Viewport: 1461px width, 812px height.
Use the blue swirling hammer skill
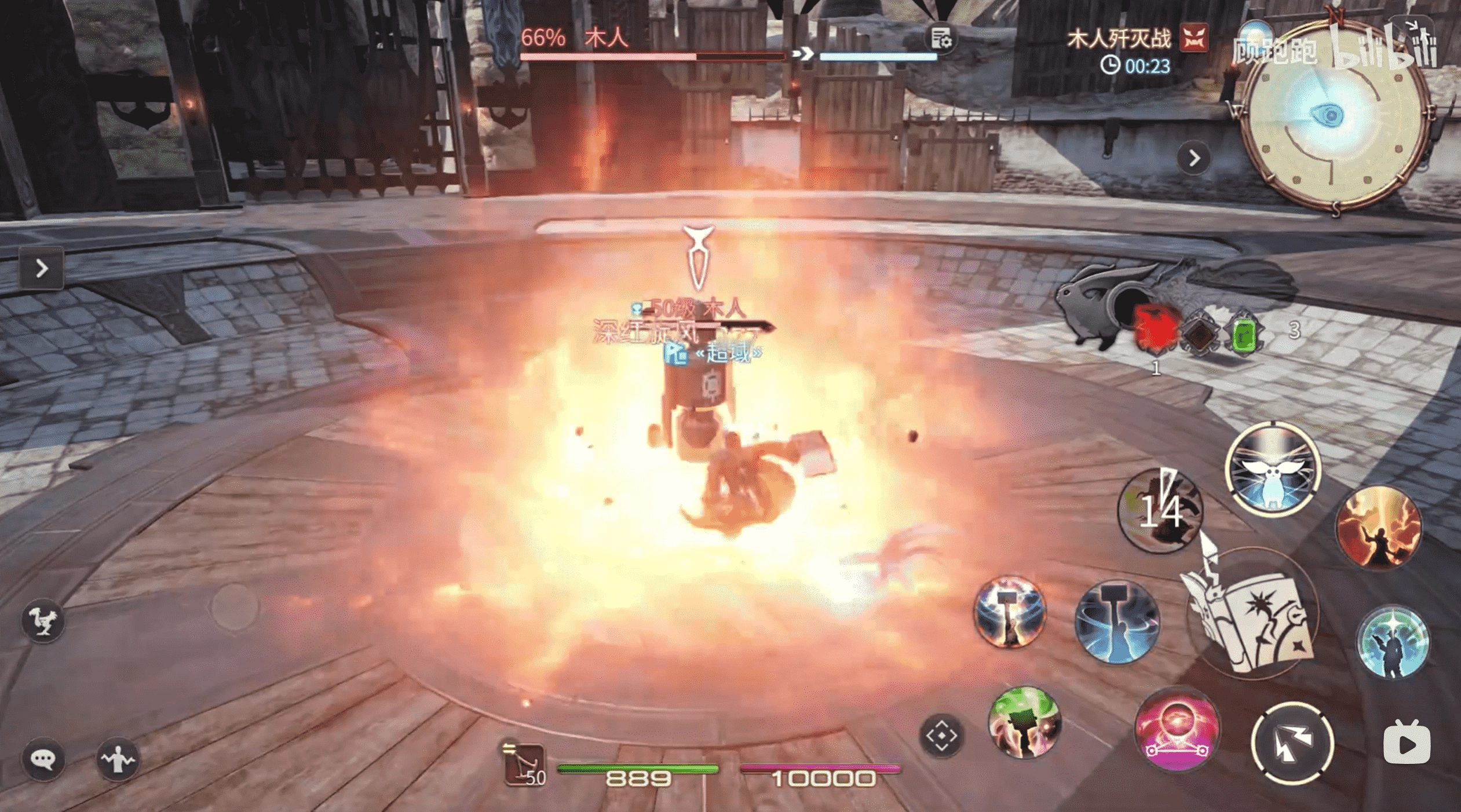[x=1116, y=622]
